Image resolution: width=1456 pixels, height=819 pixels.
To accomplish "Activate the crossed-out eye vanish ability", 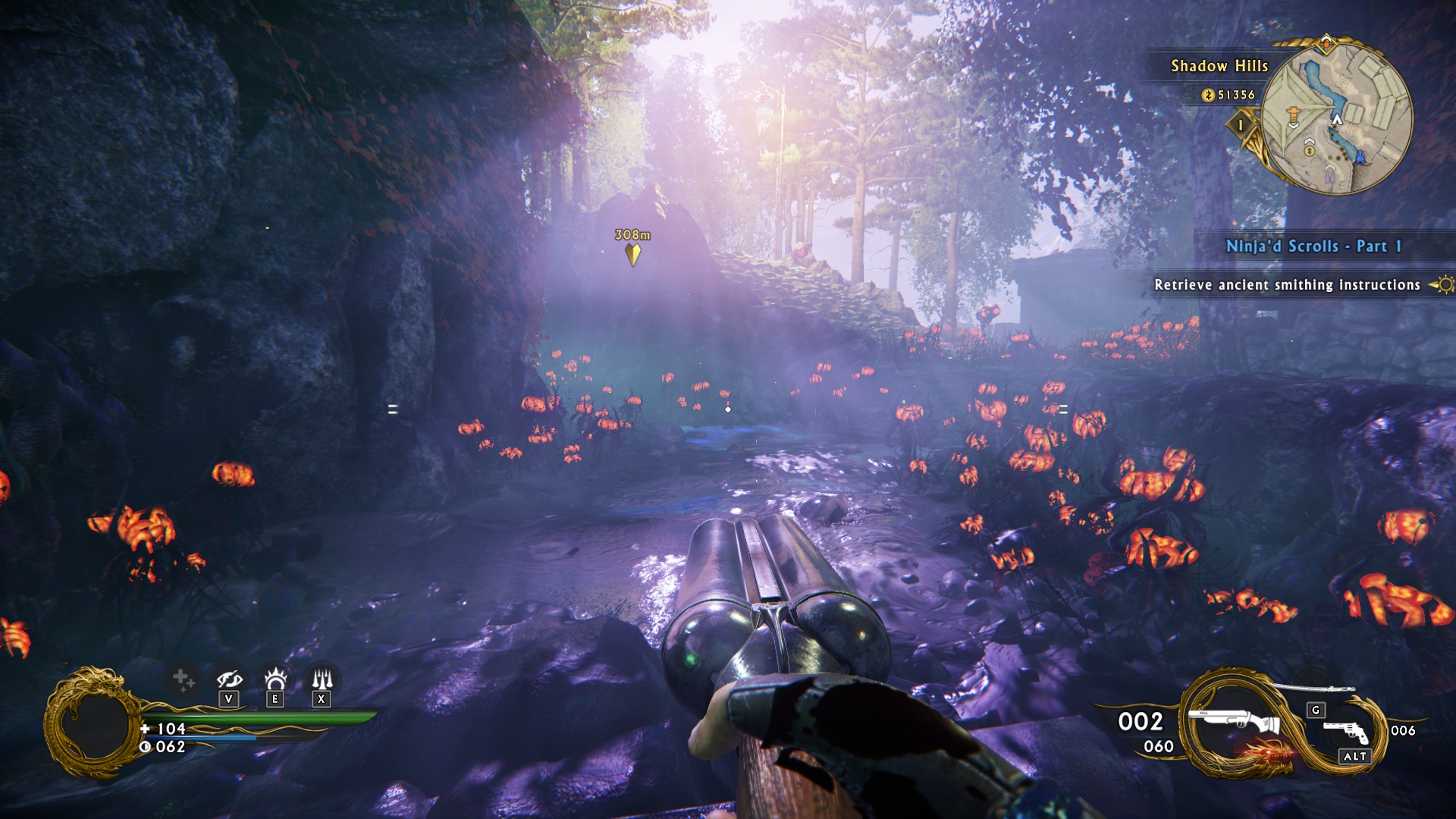I will [x=229, y=678].
